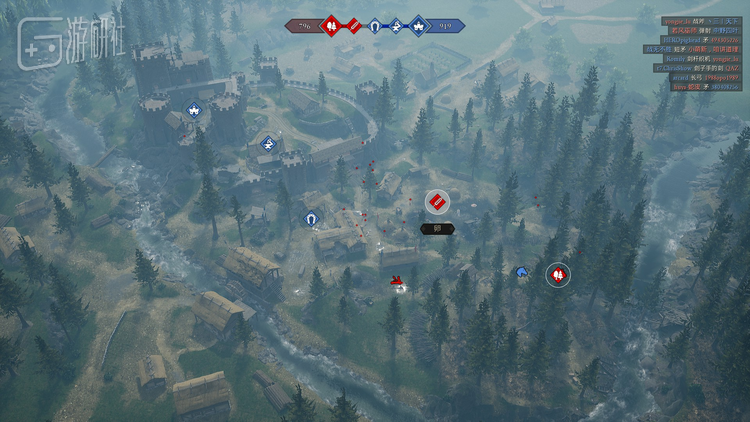Viewport: 750px width, 422px height.
Task: Click the blue castle marker over the fortress
Action: coord(193,108)
